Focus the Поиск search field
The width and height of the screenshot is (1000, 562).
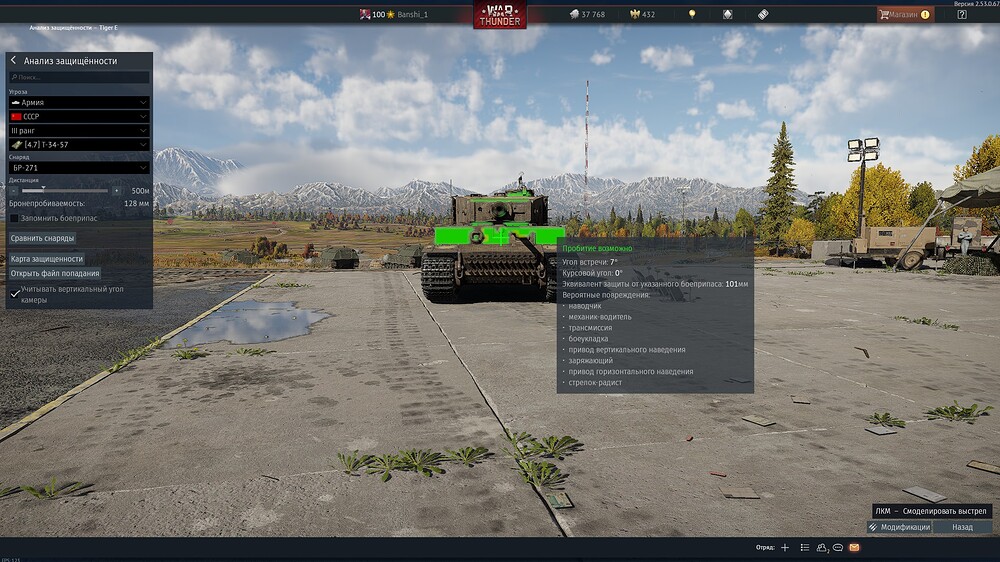click(80, 77)
